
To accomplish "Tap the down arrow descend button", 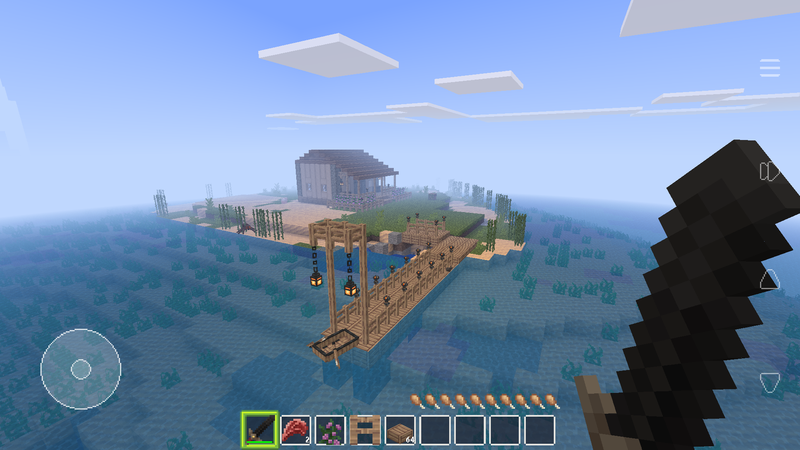I will [769, 381].
